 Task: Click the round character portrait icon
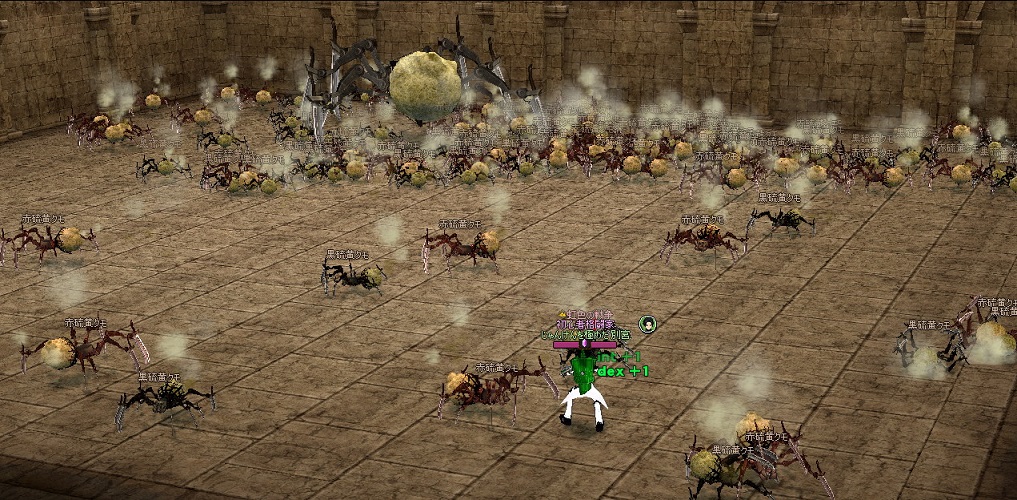[648, 323]
